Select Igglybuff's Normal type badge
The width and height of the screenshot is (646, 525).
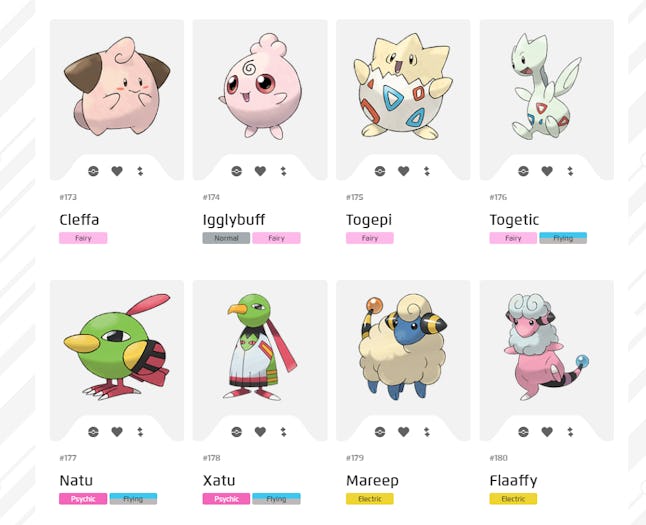pos(226,238)
